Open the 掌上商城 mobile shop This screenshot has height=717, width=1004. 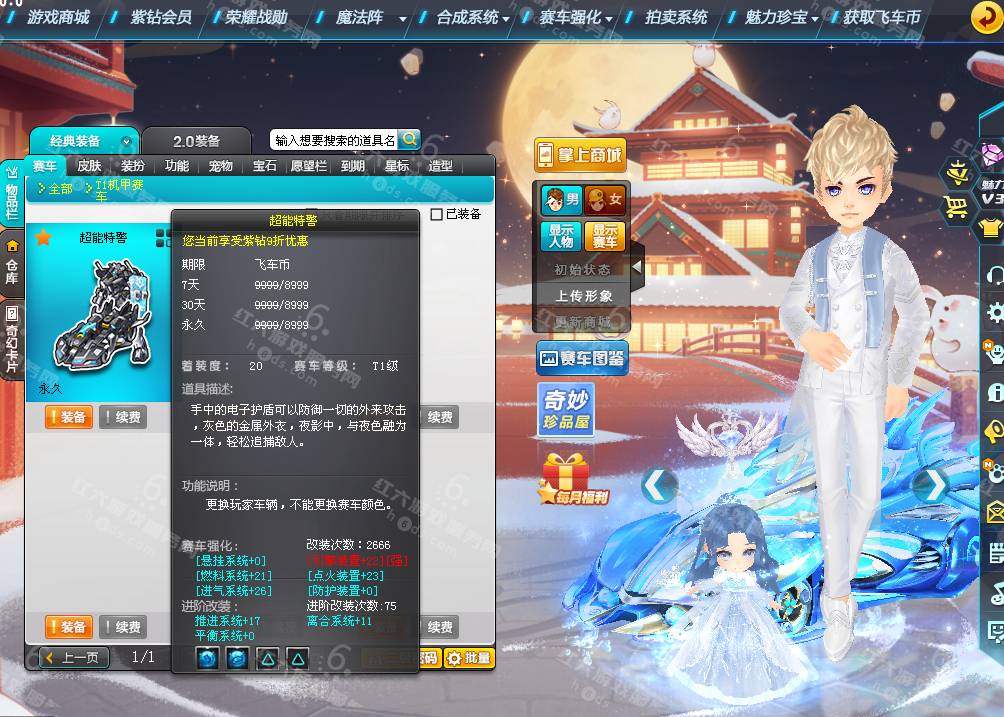580,155
